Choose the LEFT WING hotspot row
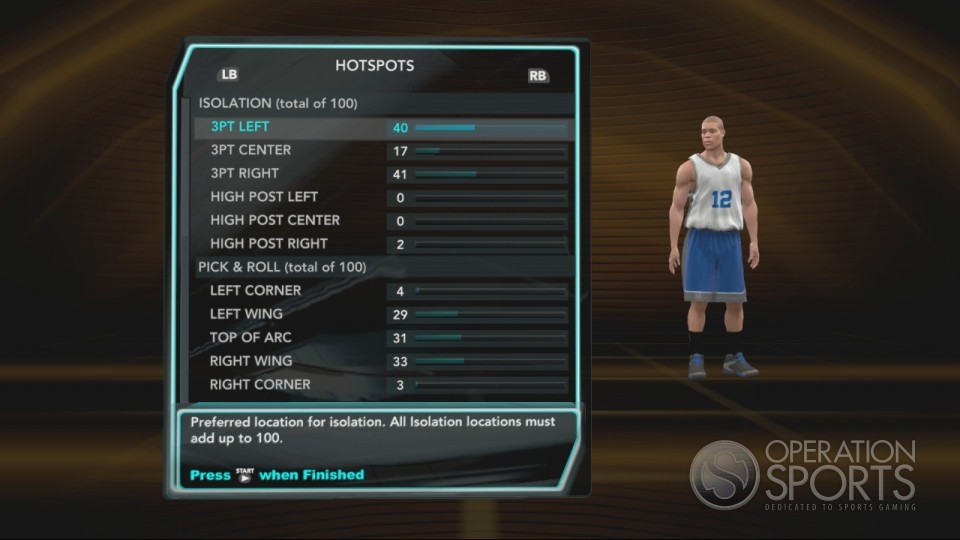 246,314
